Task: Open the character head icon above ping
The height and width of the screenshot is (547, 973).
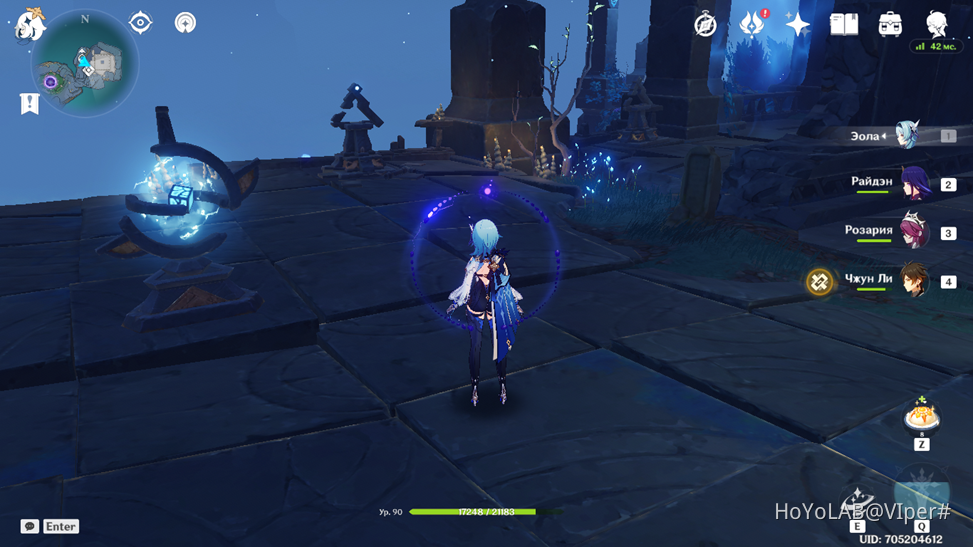Action: 936,23
